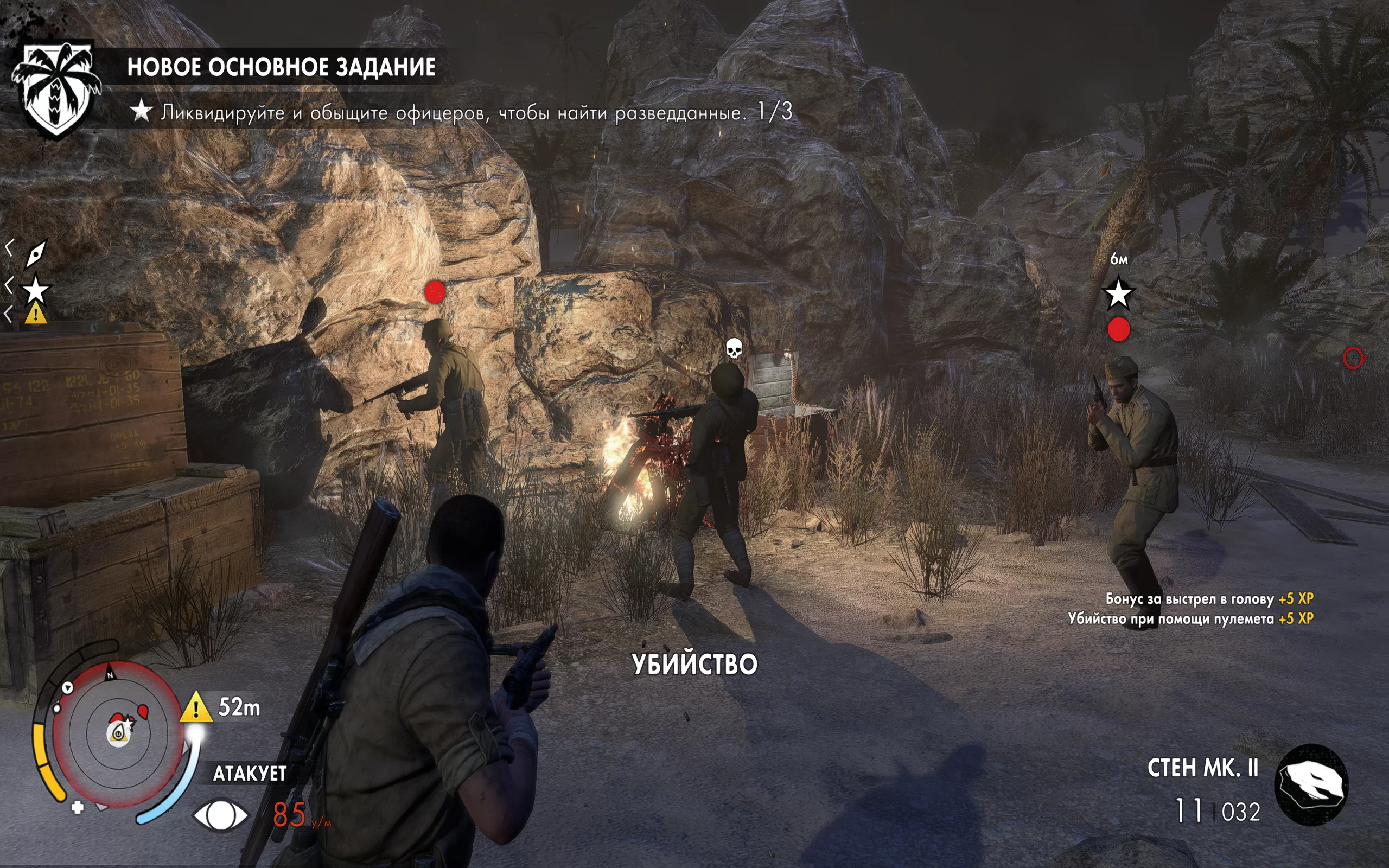1389x868 pixels.
Task: Select the rock item icon
Action: (1311, 785)
